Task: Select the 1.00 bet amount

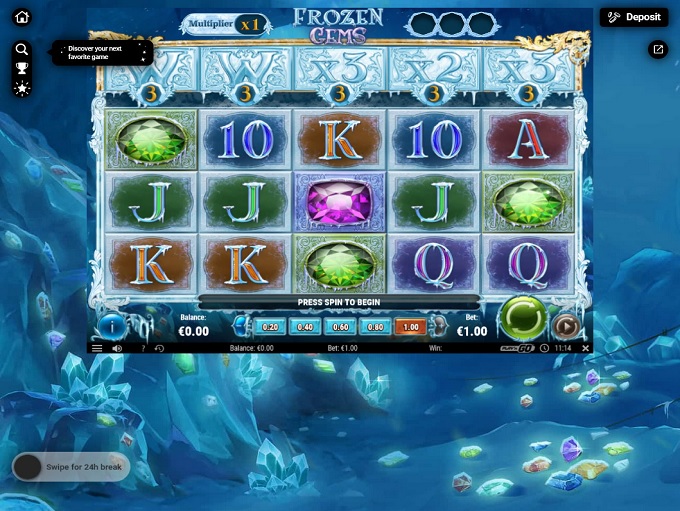Action: [410, 327]
